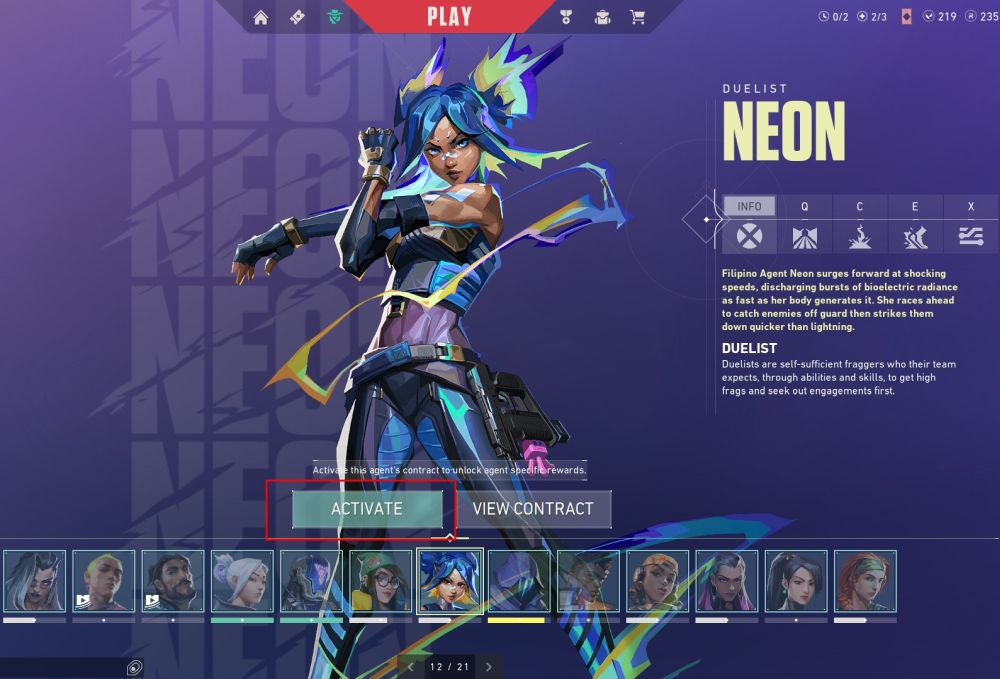This screenshot has width=1000, height=679.
Task: Go to the home screen icon
Action: [261, 17]
